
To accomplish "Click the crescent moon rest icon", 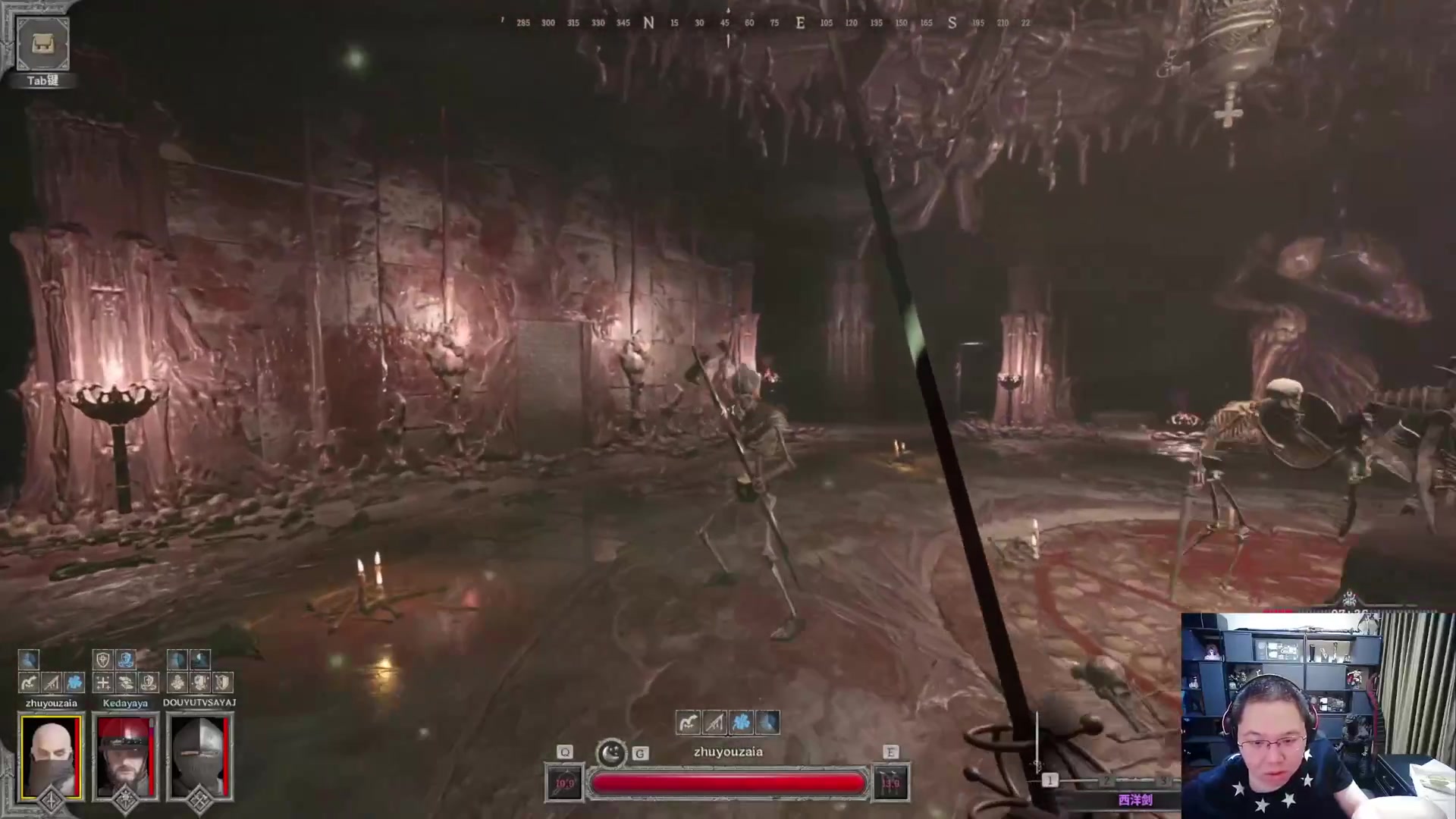I will (611, 753).
